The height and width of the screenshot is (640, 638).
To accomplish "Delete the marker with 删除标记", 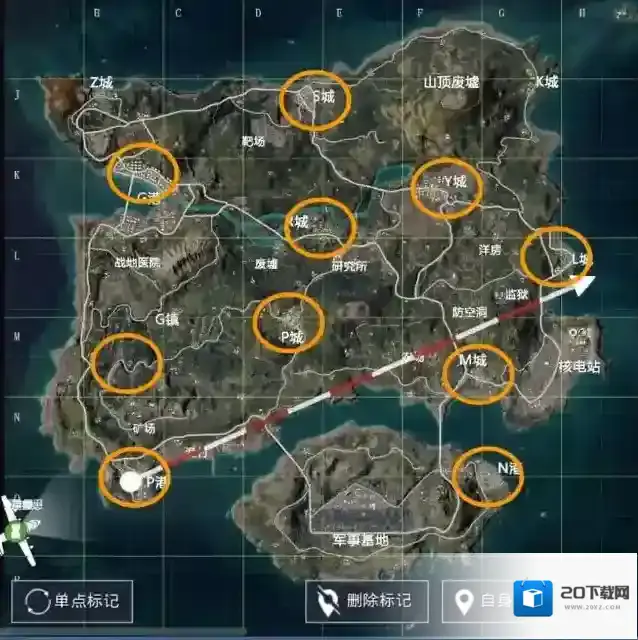I will (367, 601).
